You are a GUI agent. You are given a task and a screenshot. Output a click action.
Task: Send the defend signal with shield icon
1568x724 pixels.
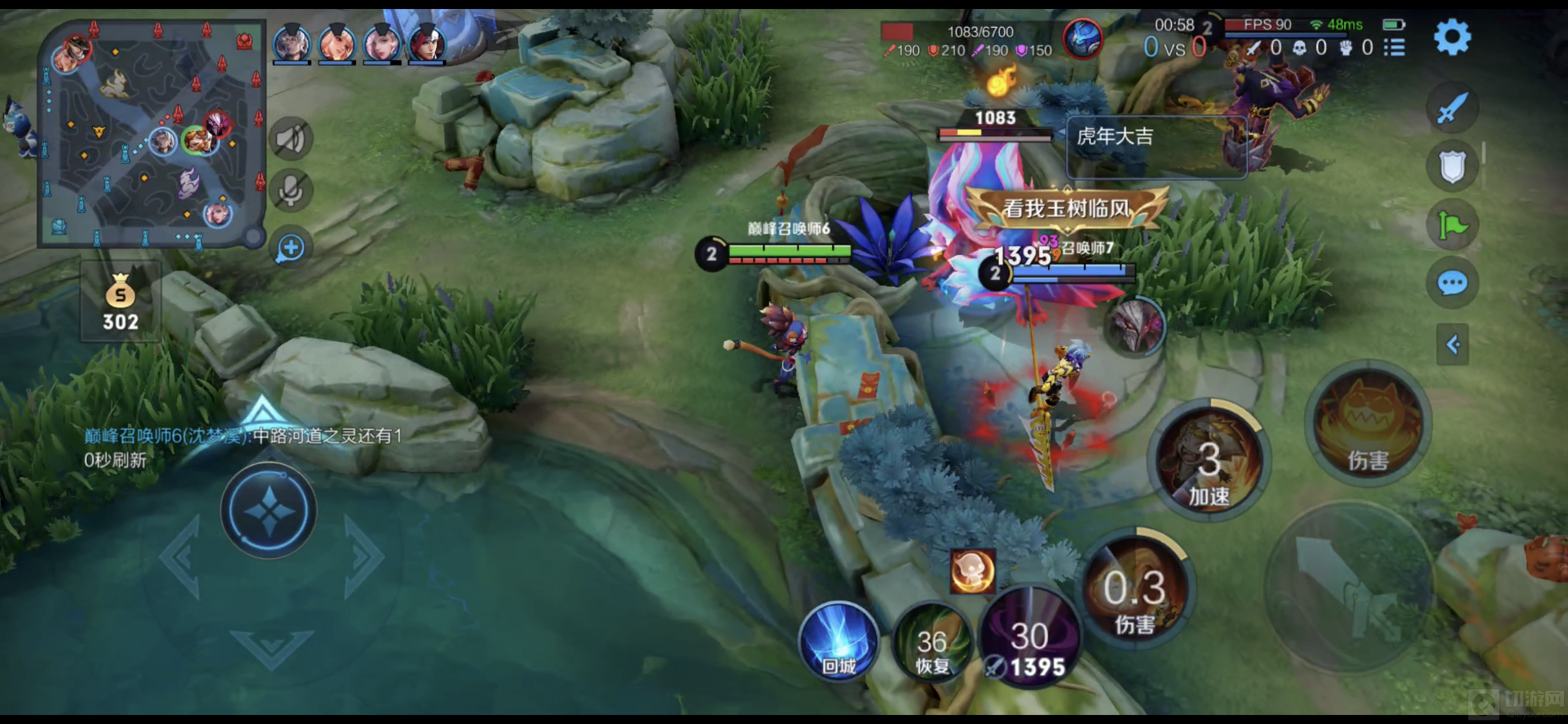pyautogui.click(x=1452, y=167)
